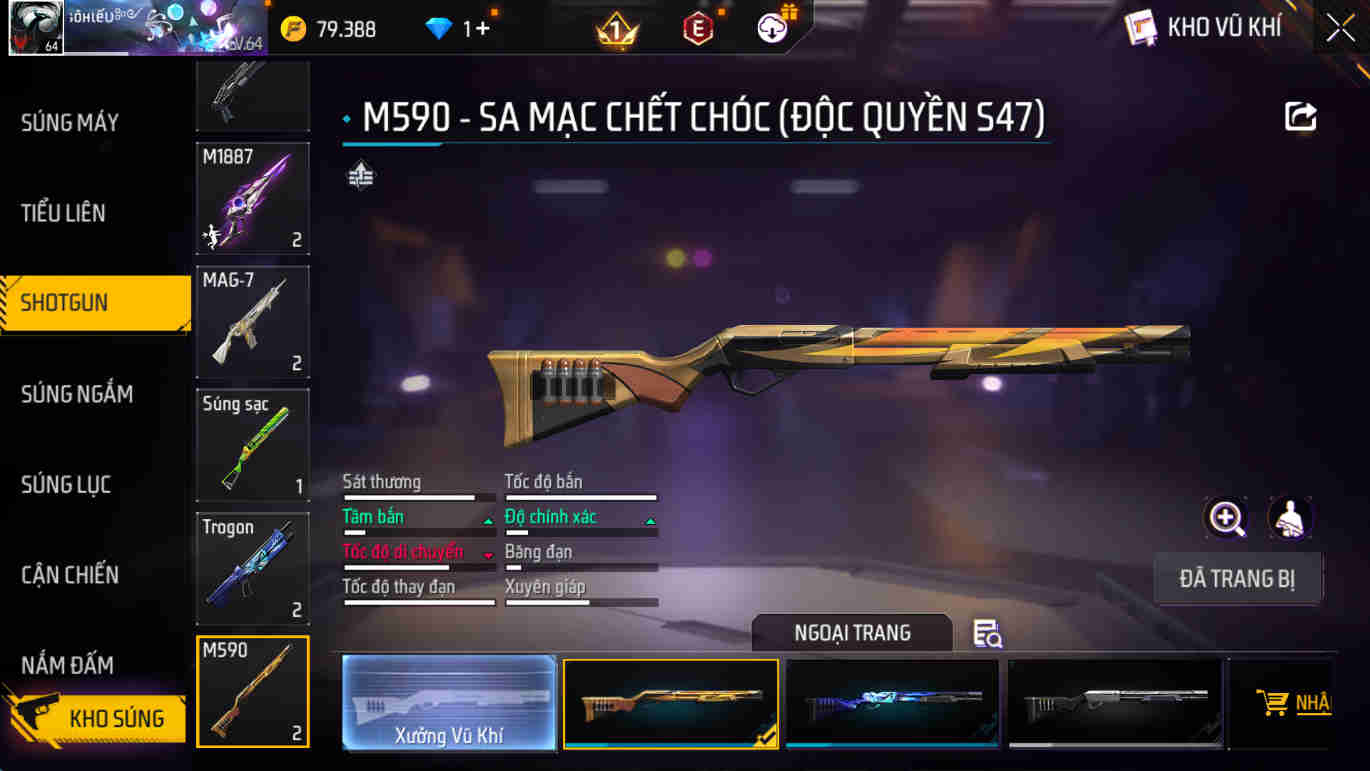Click the shopping cart NHÀ button

pos(1293,703)
